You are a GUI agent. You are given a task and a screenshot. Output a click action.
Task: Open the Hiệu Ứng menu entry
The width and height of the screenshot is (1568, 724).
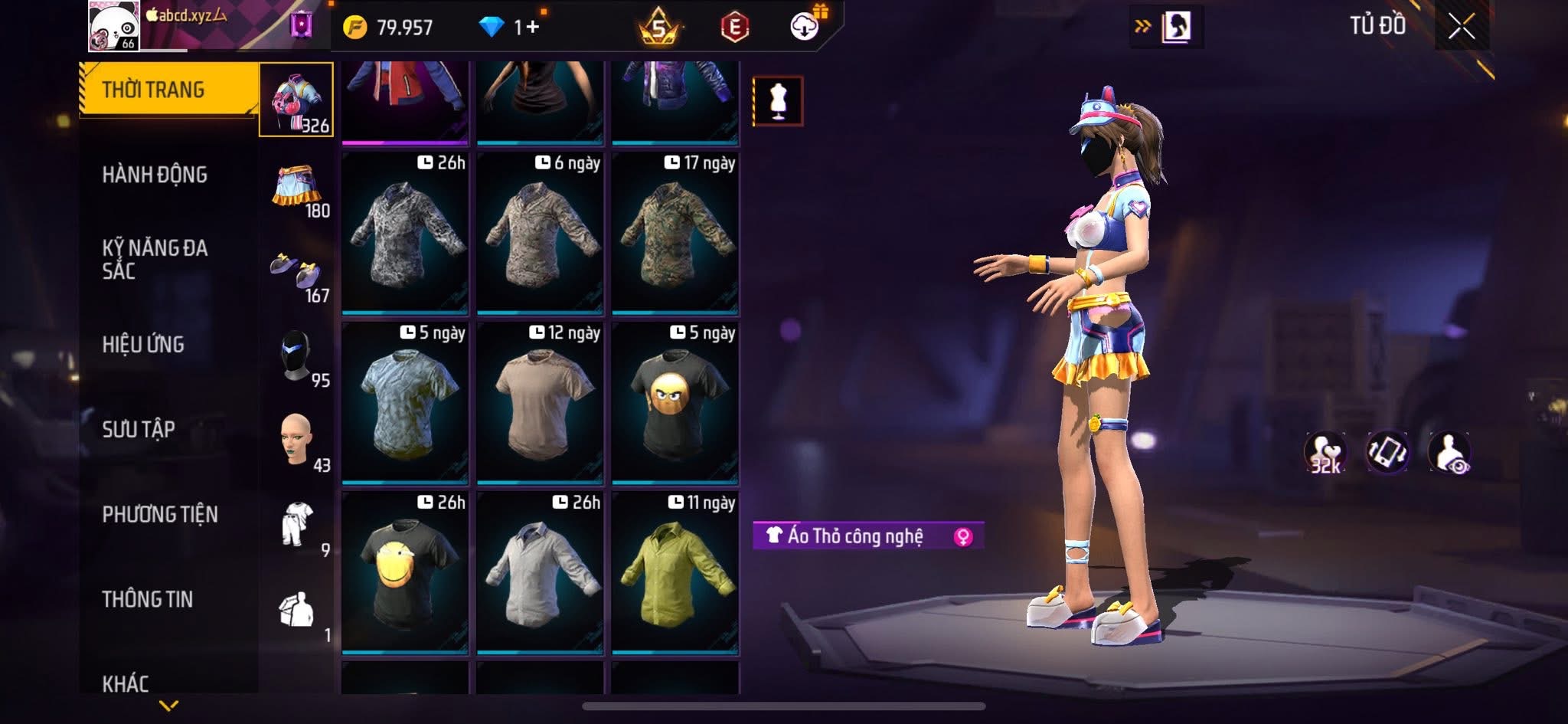point(143,345)
